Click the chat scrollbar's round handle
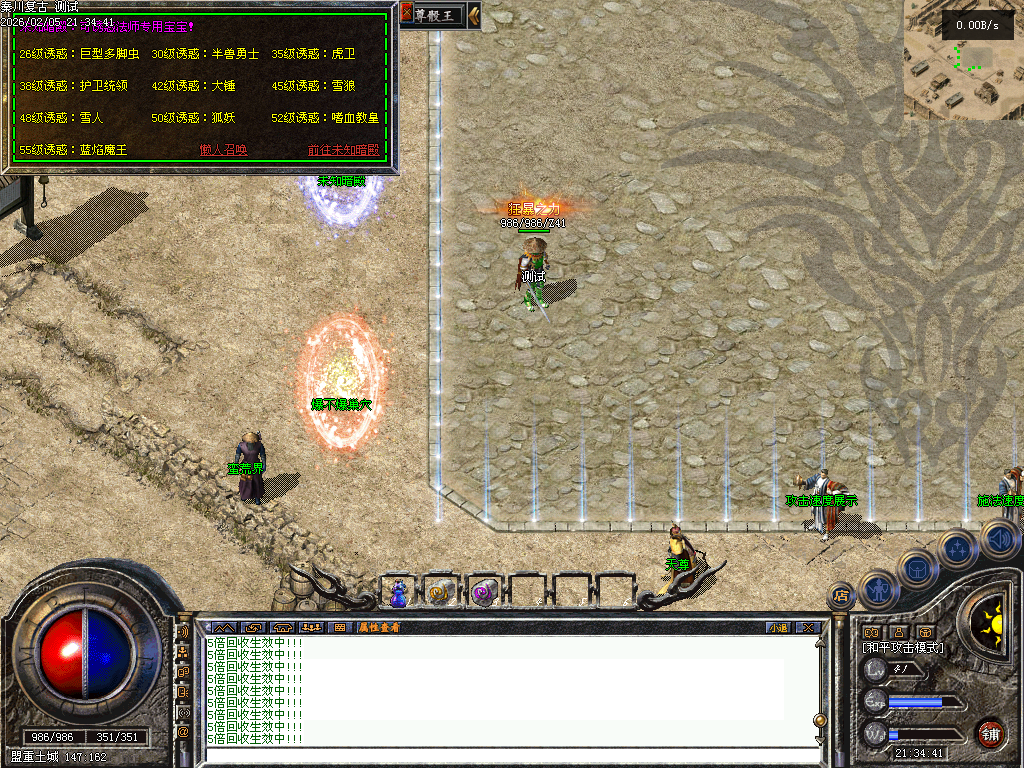Image resolution: width=1024 pixels, height=768 pixels. (820, 718)
